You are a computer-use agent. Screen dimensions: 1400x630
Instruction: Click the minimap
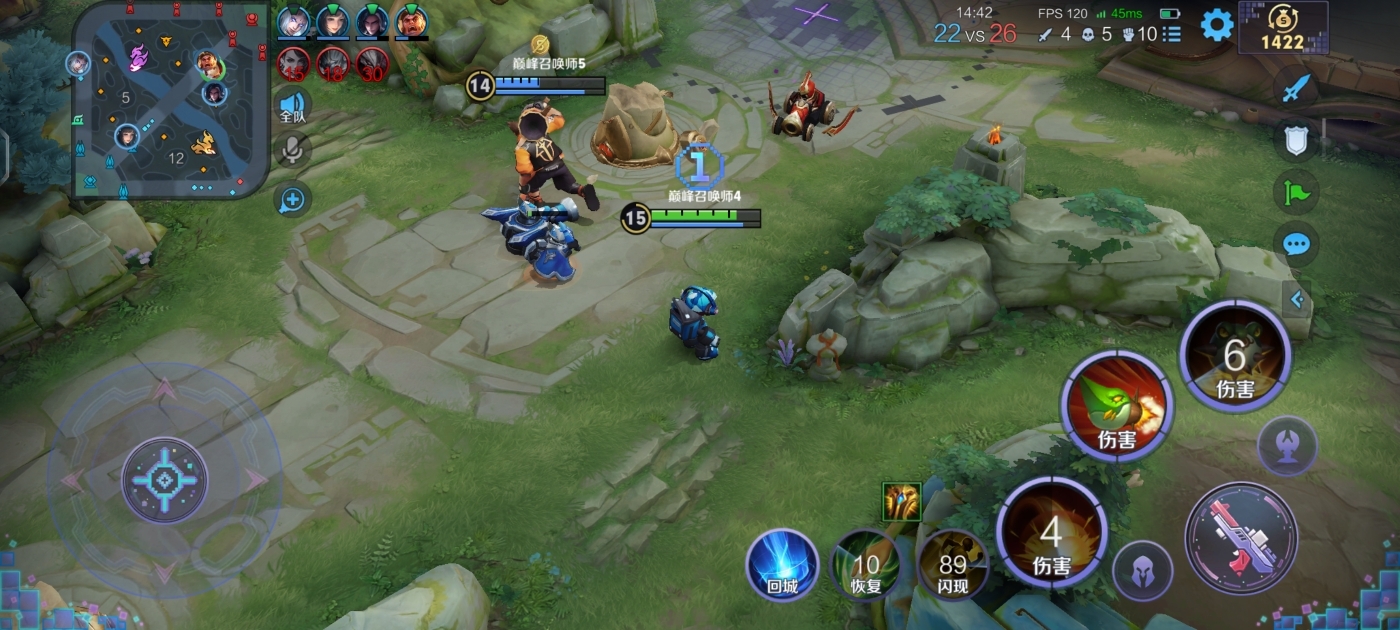pyautogui.click(x=170, y=99)
